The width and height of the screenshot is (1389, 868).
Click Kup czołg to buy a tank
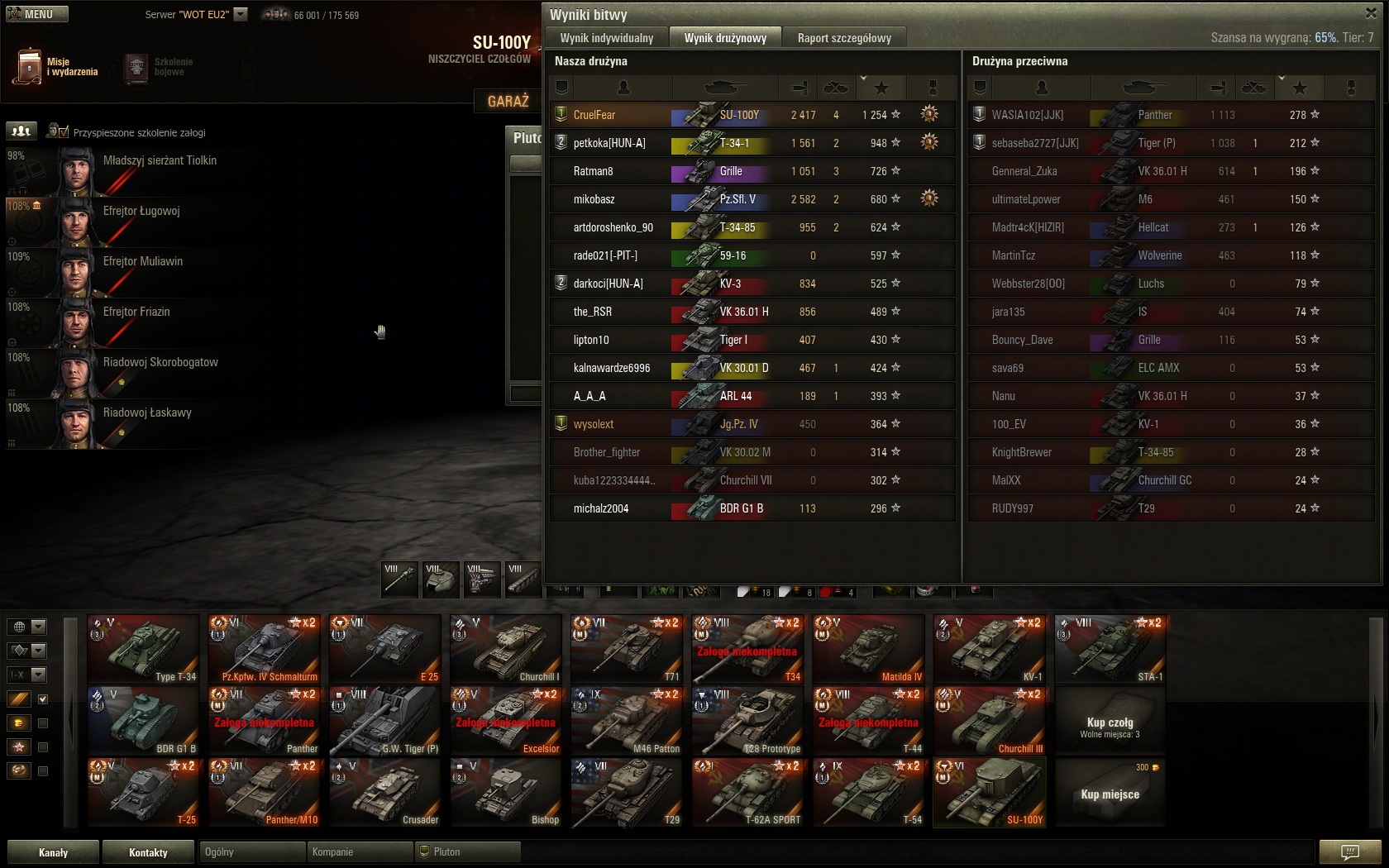[x=1110, y=722]
